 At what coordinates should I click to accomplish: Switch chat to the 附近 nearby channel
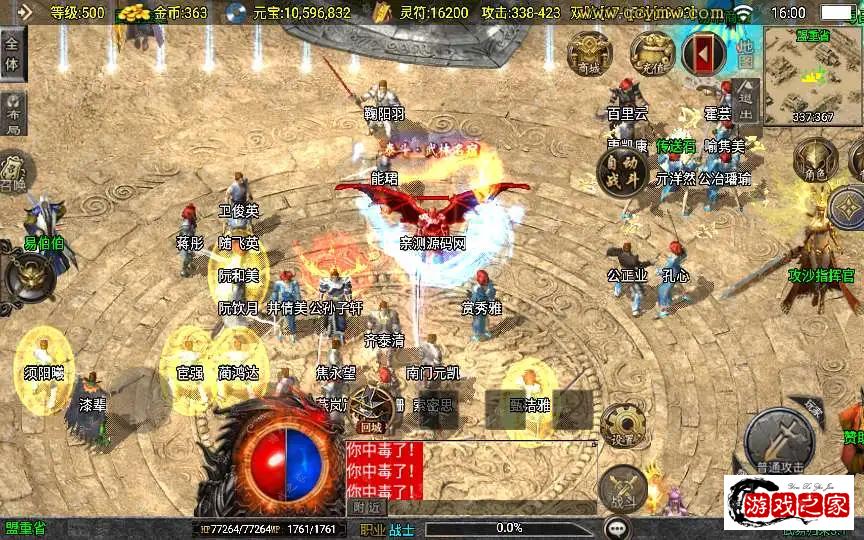tap(367, 507)
